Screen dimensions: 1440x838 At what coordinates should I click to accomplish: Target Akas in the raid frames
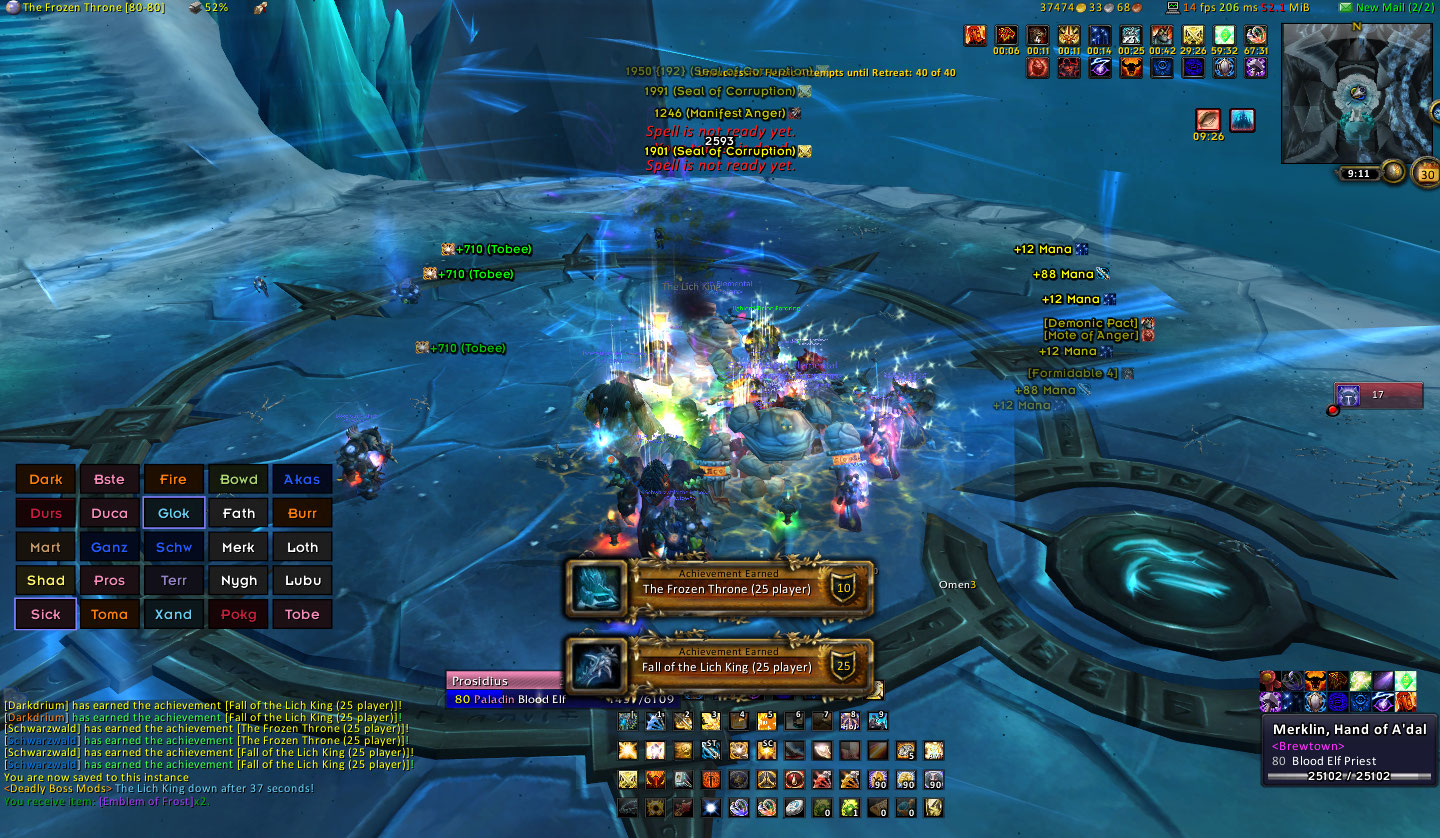click(x=302, y=479)
